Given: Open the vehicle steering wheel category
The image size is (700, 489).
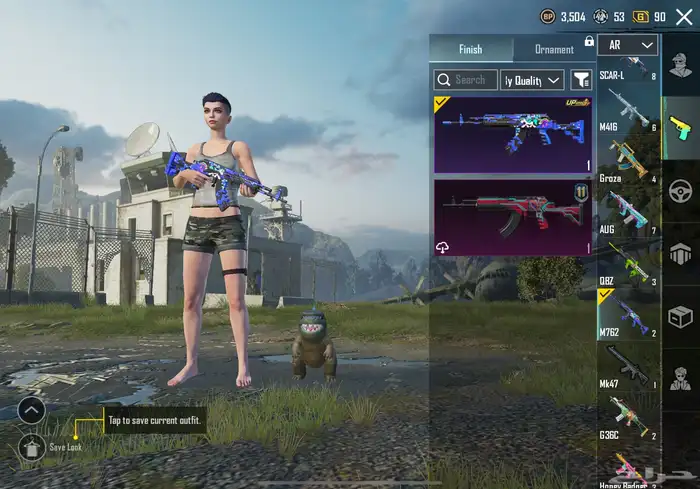Looking at the screenshot, I should [x=681, y=190].
